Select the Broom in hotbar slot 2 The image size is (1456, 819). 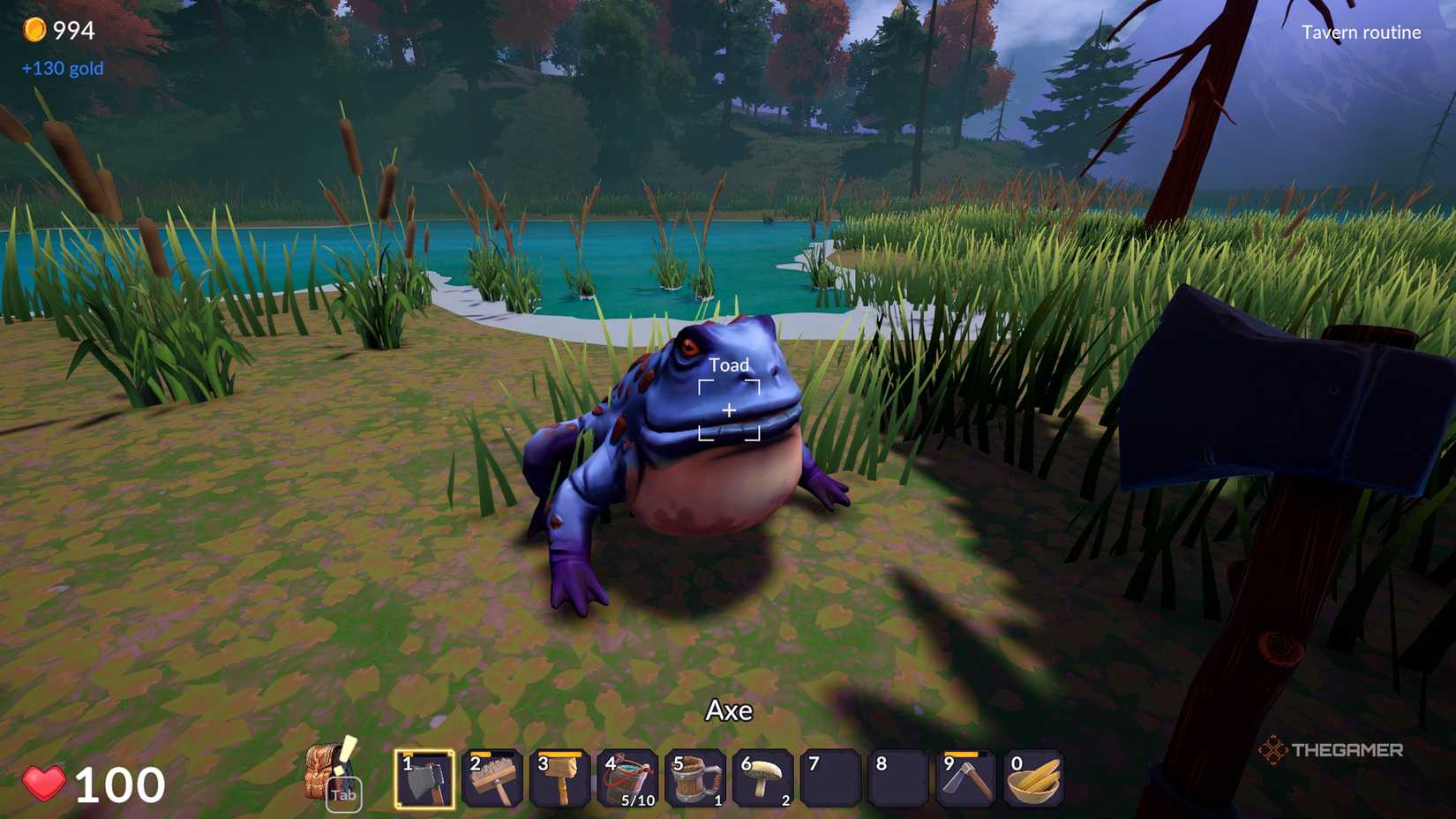coord(492,780)
